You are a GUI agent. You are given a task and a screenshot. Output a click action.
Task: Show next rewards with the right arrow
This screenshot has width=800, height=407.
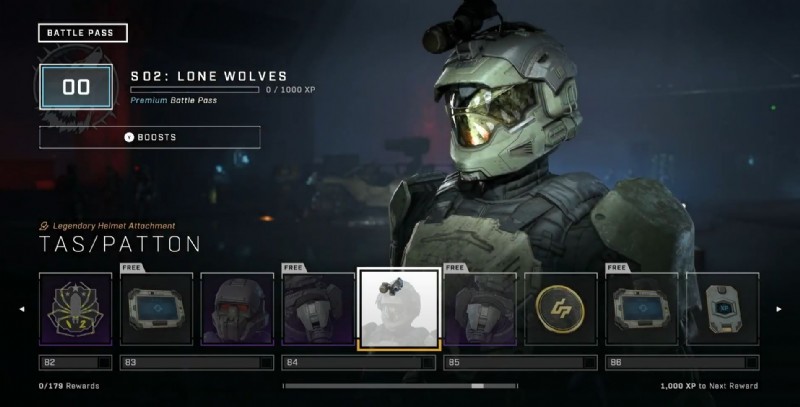779,309
